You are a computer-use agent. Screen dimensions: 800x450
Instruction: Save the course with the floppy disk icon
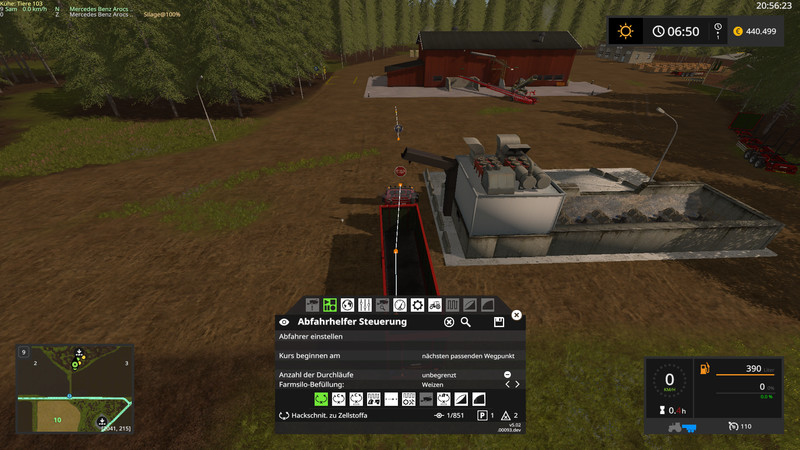[x=498, y=322]
